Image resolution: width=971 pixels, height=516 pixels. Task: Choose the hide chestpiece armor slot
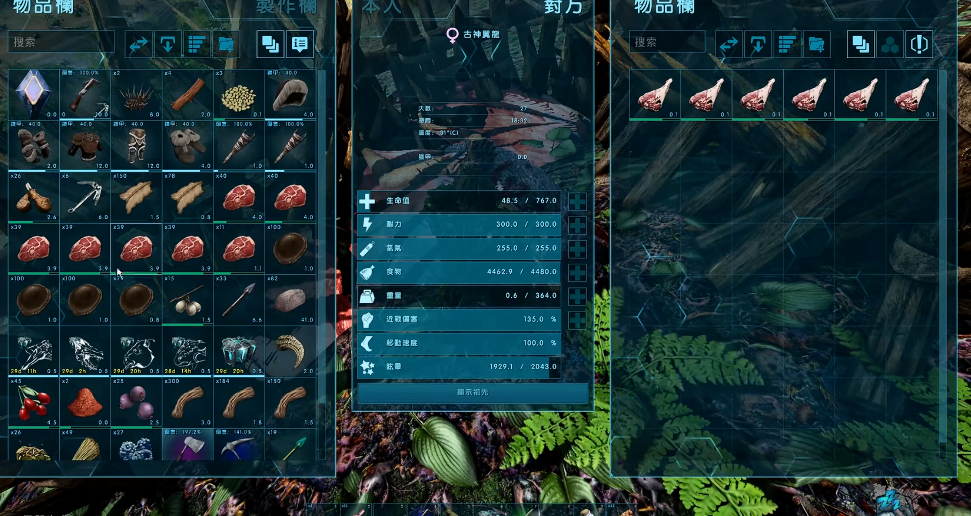85,145
